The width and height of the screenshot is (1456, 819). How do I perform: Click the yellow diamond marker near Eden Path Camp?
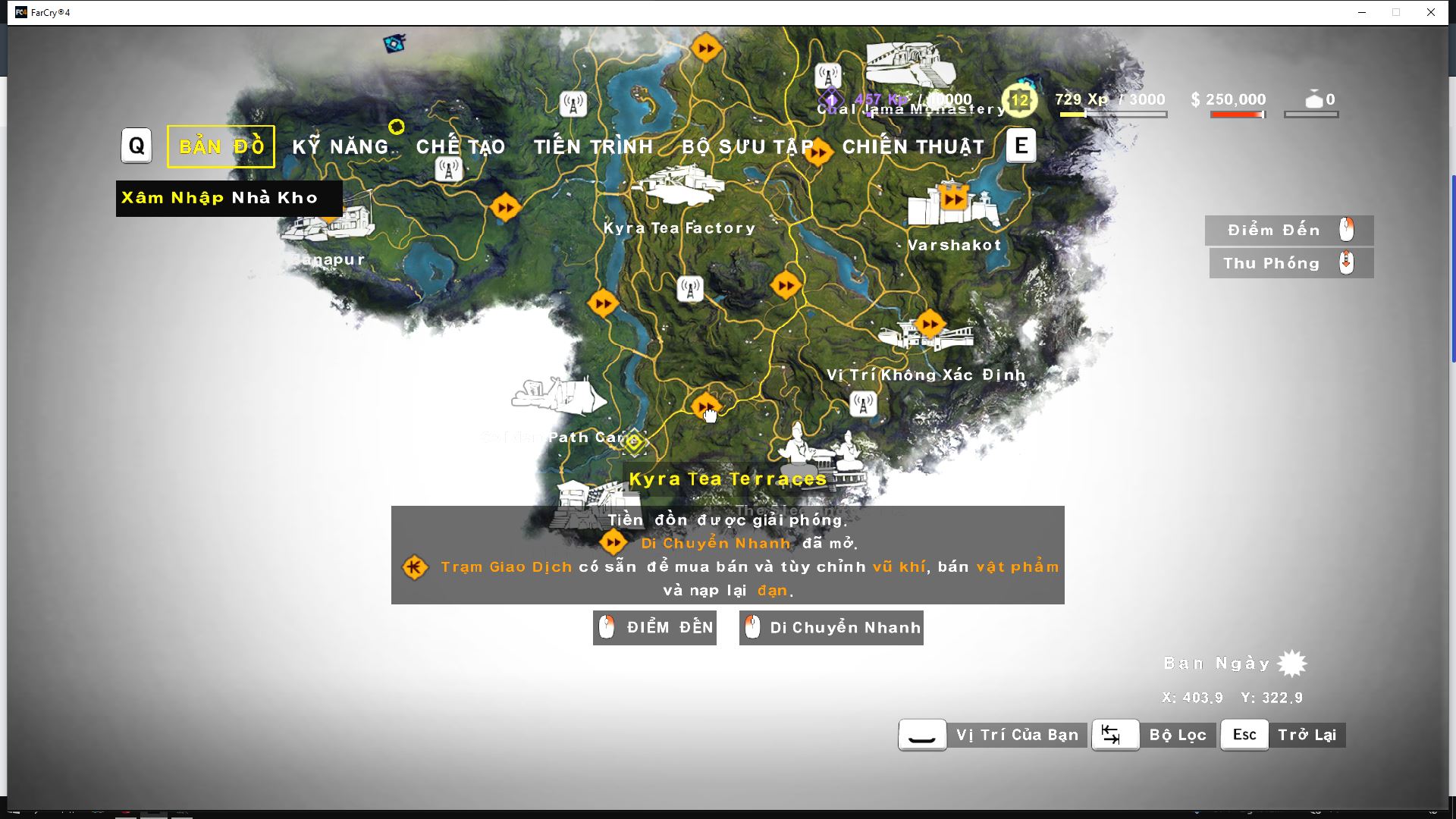(x=634, y=442)
